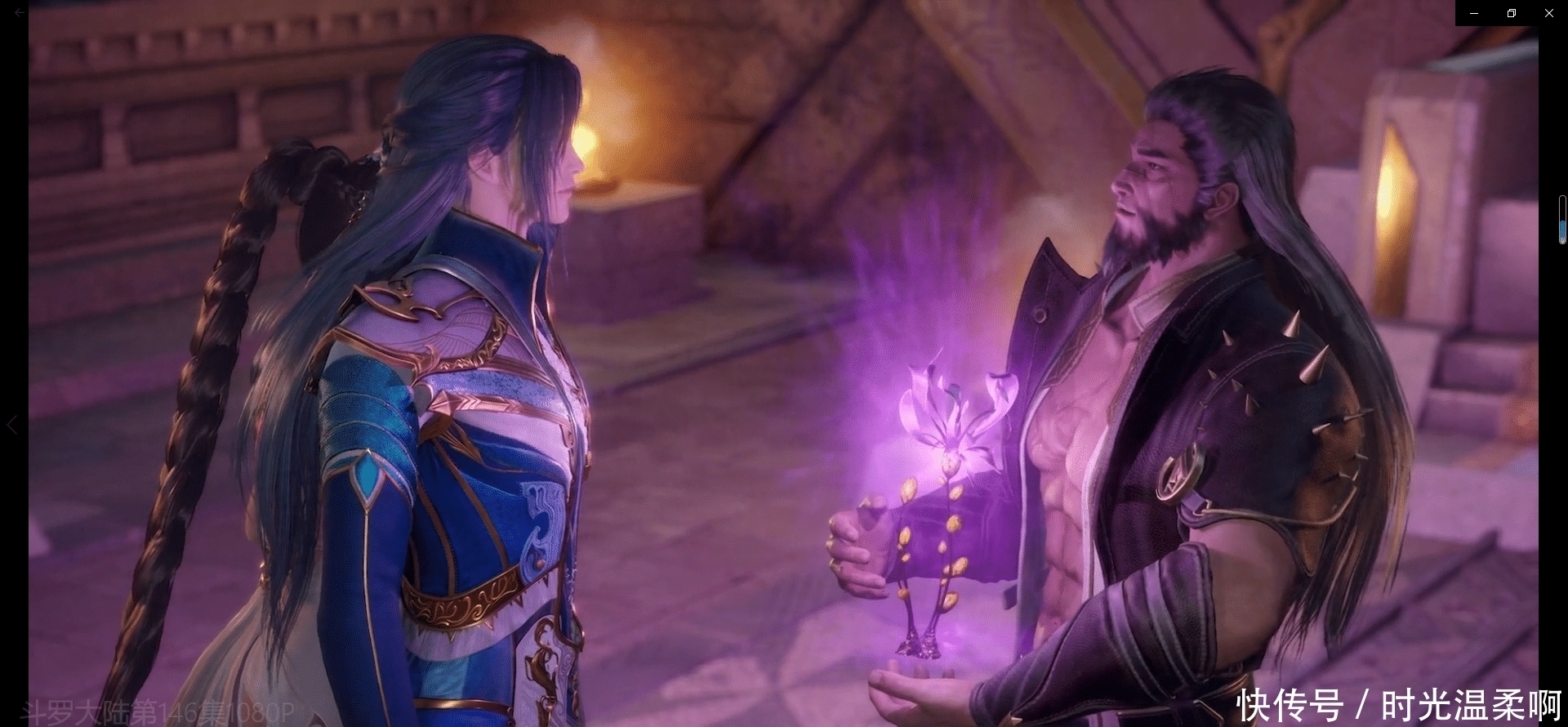This screenshot has height=727, width=1568.
Task: Show previous image with left chevron
Action: (12, 425)
